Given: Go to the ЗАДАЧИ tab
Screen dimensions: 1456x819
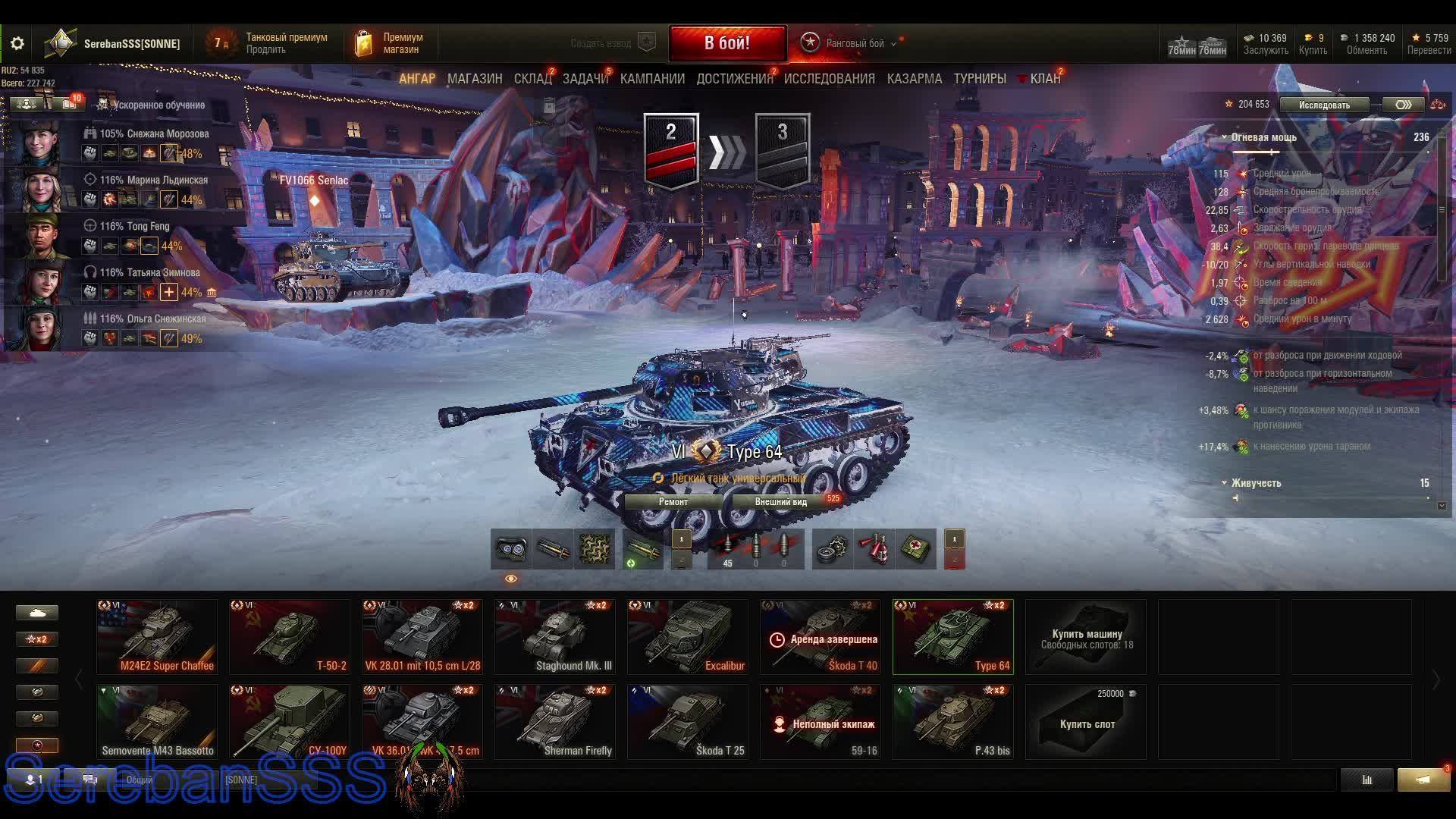Looking at the screenshot, I should tap(585, 79).
